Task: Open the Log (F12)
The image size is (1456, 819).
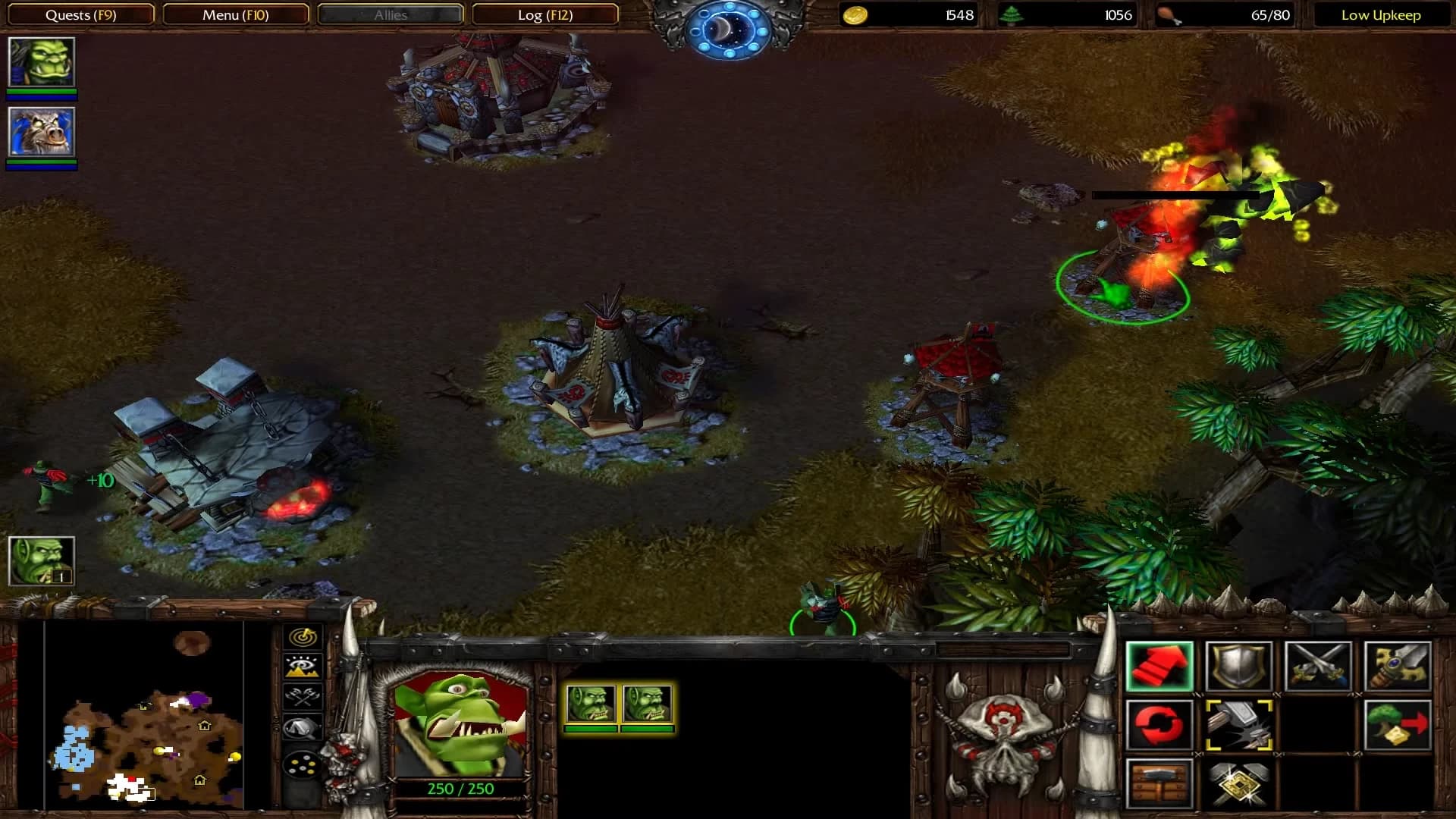Action: click(546, 14)
